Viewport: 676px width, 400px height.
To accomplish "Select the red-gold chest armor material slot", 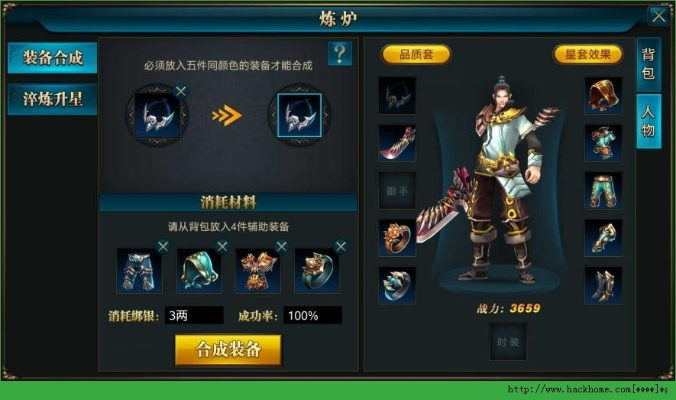I will [x=256, y=270].
